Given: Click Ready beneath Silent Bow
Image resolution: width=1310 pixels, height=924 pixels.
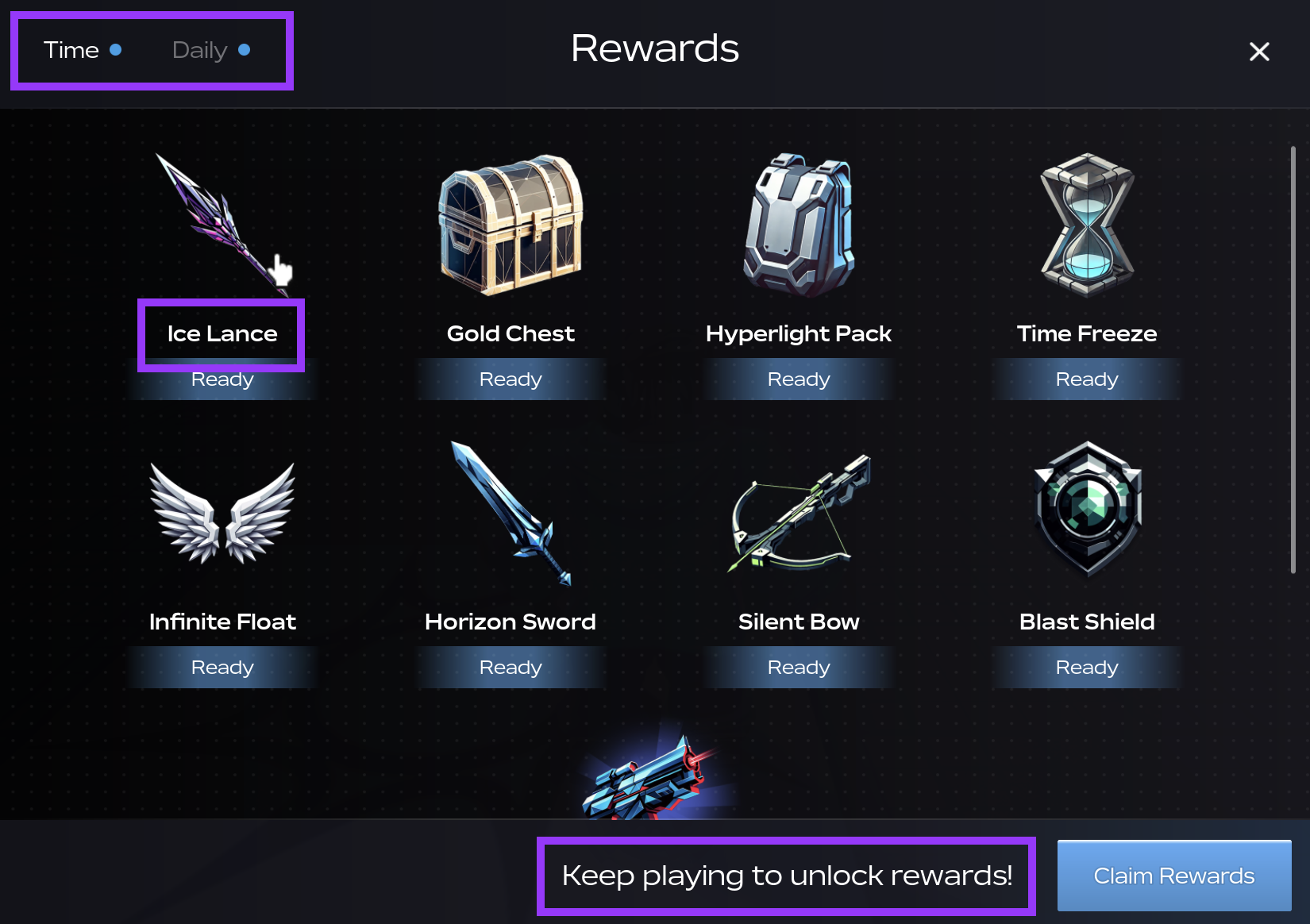Looking at the screenshot, I should click(799, 668).
